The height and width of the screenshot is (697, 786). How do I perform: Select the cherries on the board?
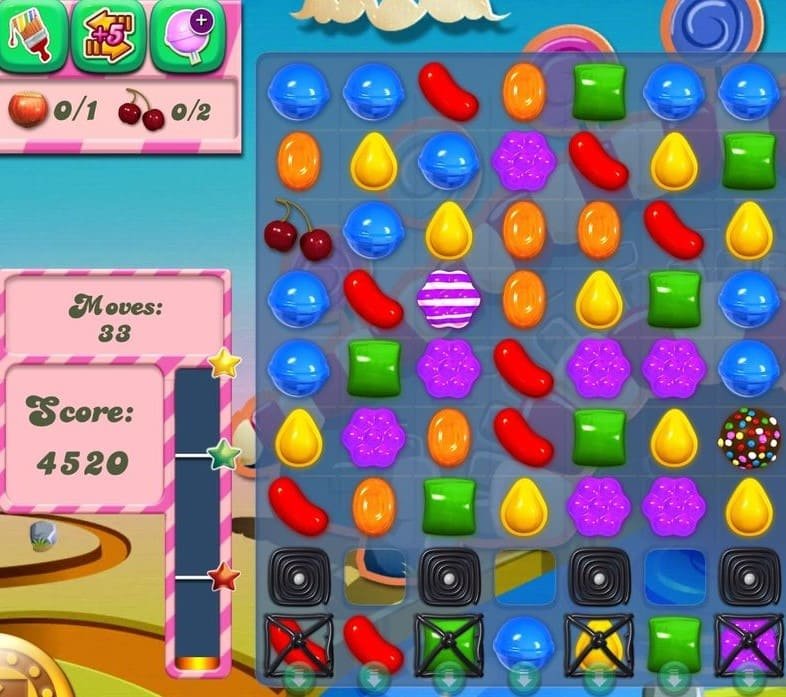[297, 229]
